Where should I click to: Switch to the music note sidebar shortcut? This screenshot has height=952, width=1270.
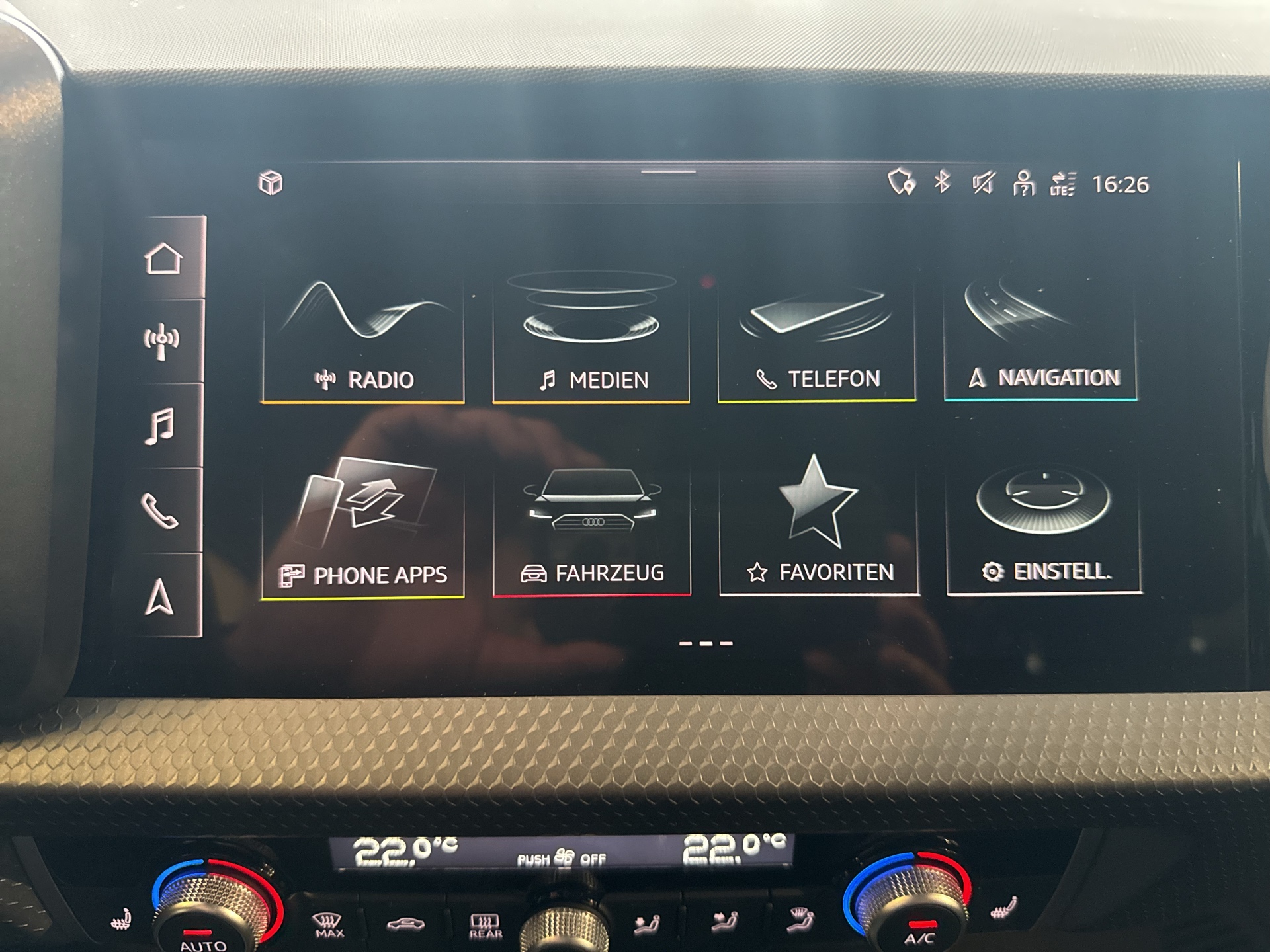click(160, 426)
